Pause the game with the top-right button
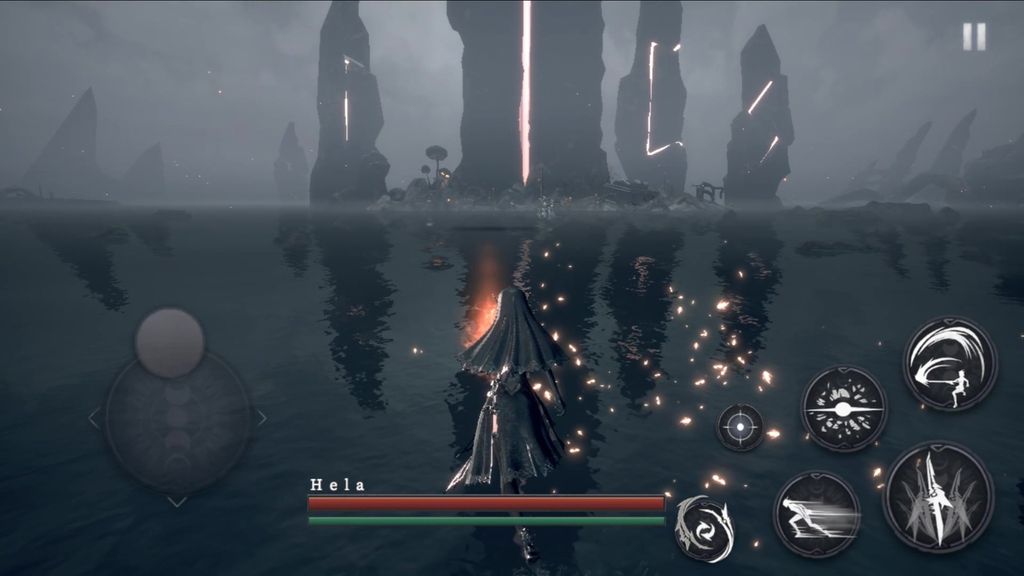This screenshot has width=1024, height=576. click(x=974, y=37)
